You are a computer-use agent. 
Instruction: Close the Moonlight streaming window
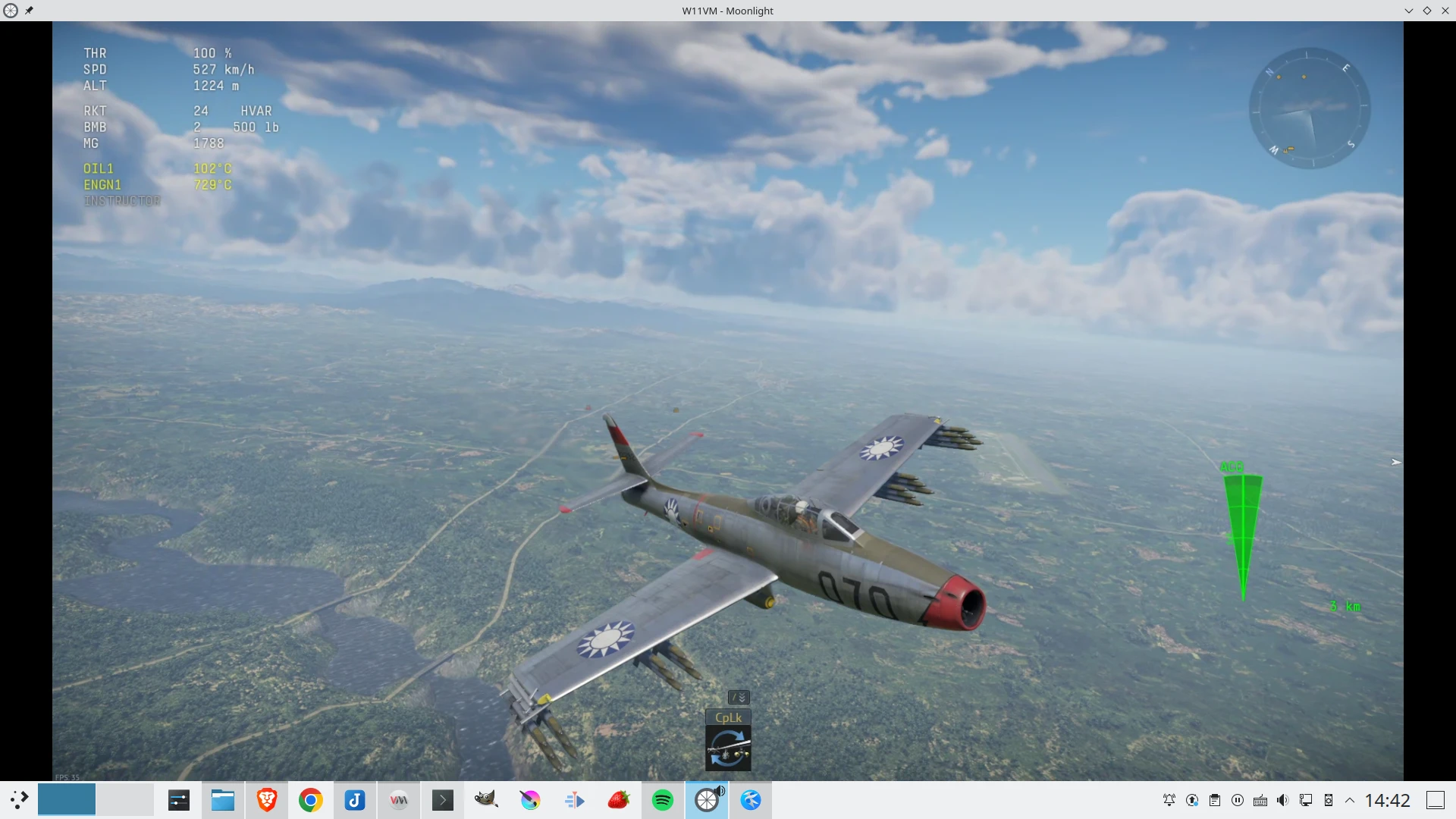point(1445,11)
